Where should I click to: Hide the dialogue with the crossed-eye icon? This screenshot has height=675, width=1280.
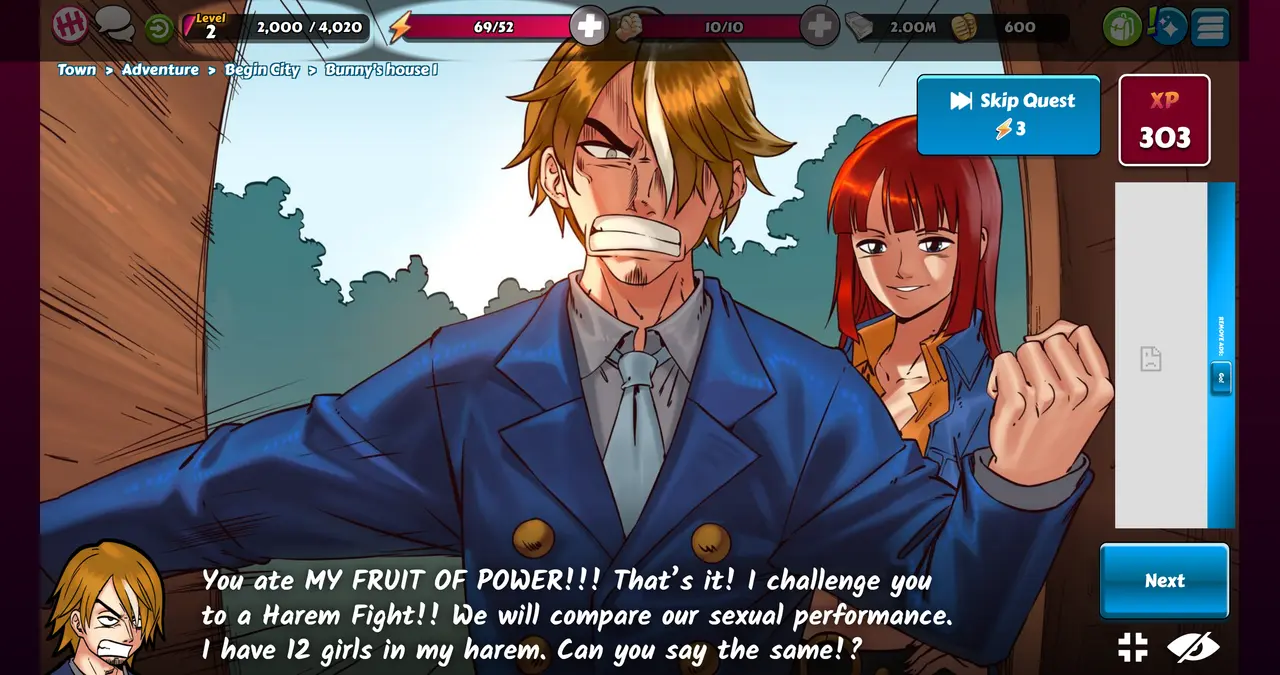click(1193, 647)
